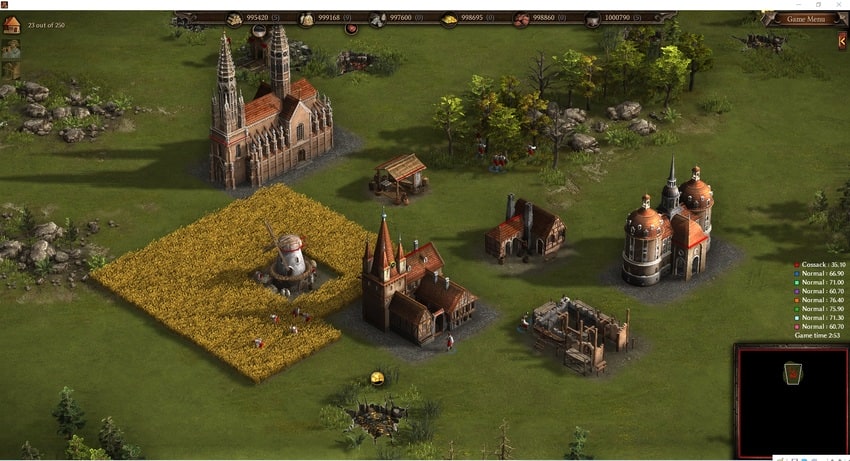
Task: Click the wood resource icon
Action: point(234,19)
